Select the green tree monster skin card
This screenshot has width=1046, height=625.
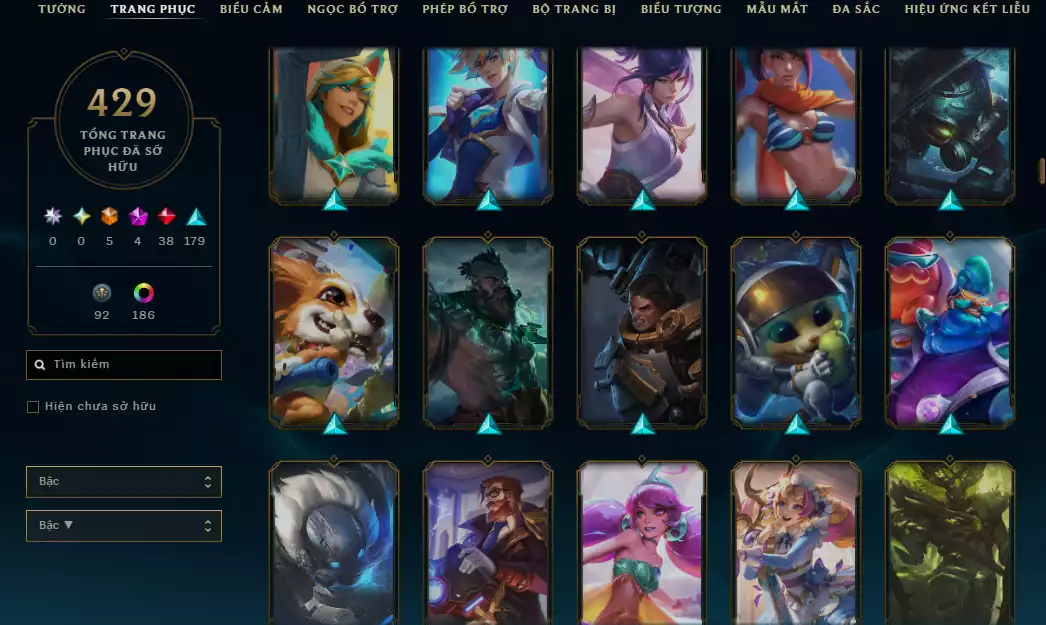tap(950, 545)
